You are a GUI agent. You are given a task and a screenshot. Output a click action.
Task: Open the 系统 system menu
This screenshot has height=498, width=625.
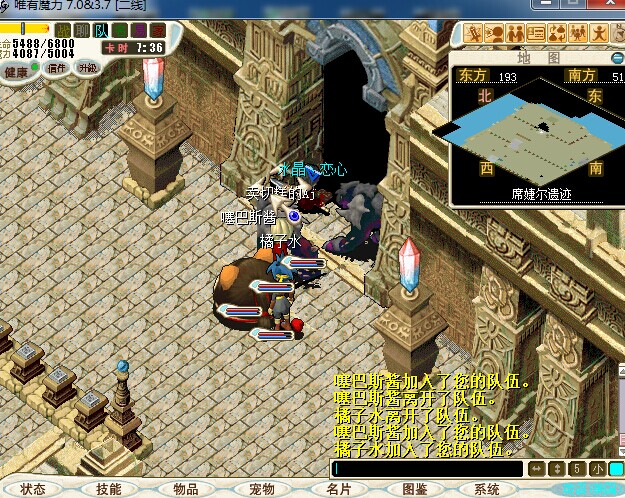(488, 489)
